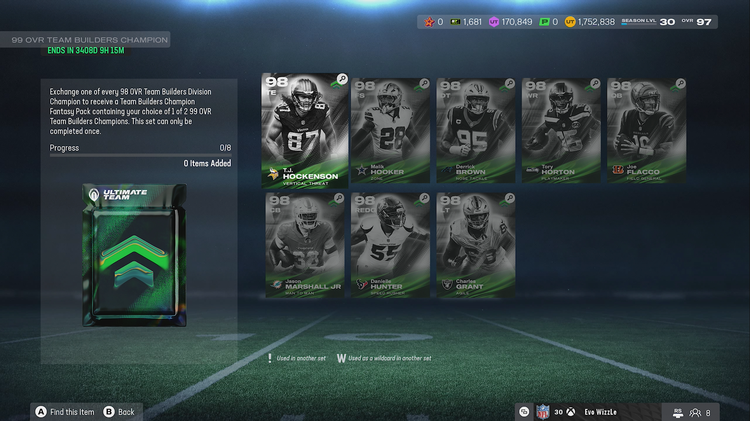Screen dimensions: 750x421
Task: Select the Joe Flacco quarterback card
Action: pyautogui.click(x=646, y=130)
